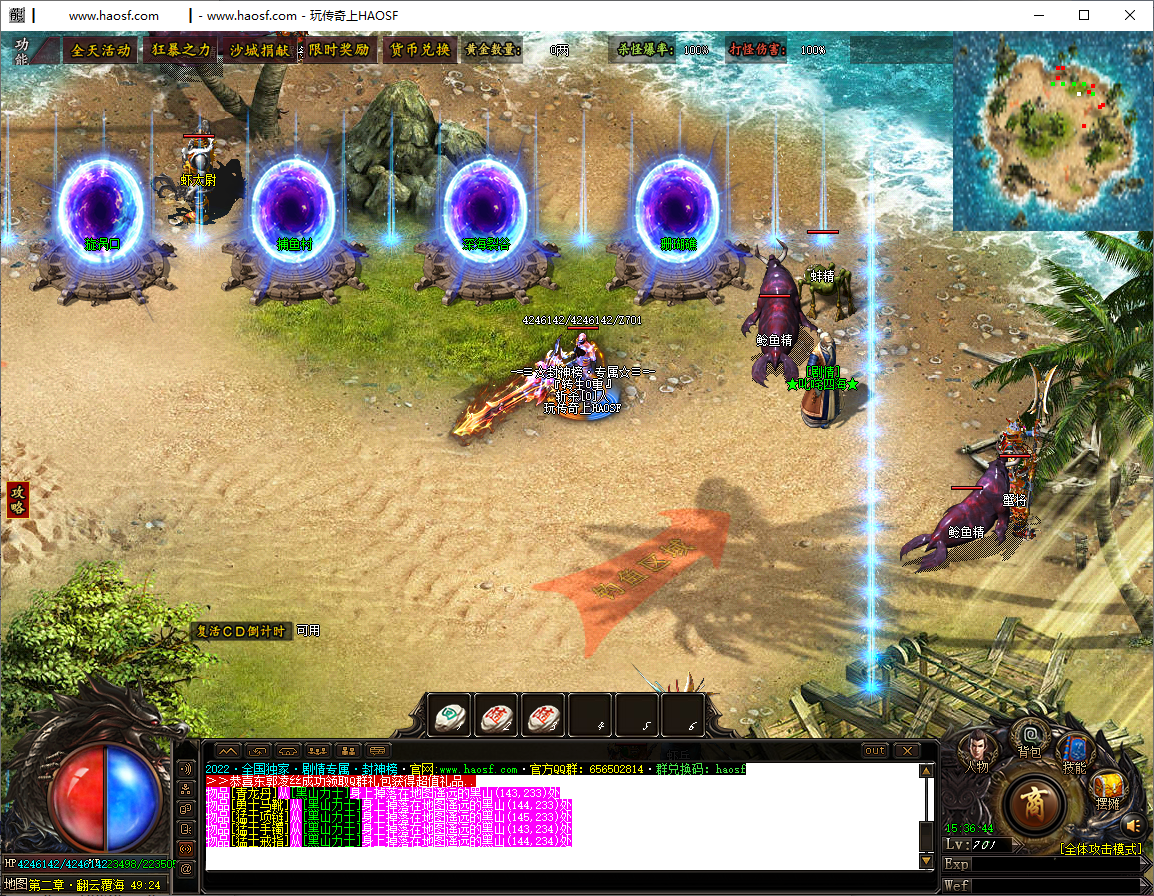1154x896 pixels.
Task: Click the chat panel's out button
Action: pyautogui.click(x=875, y=750)
